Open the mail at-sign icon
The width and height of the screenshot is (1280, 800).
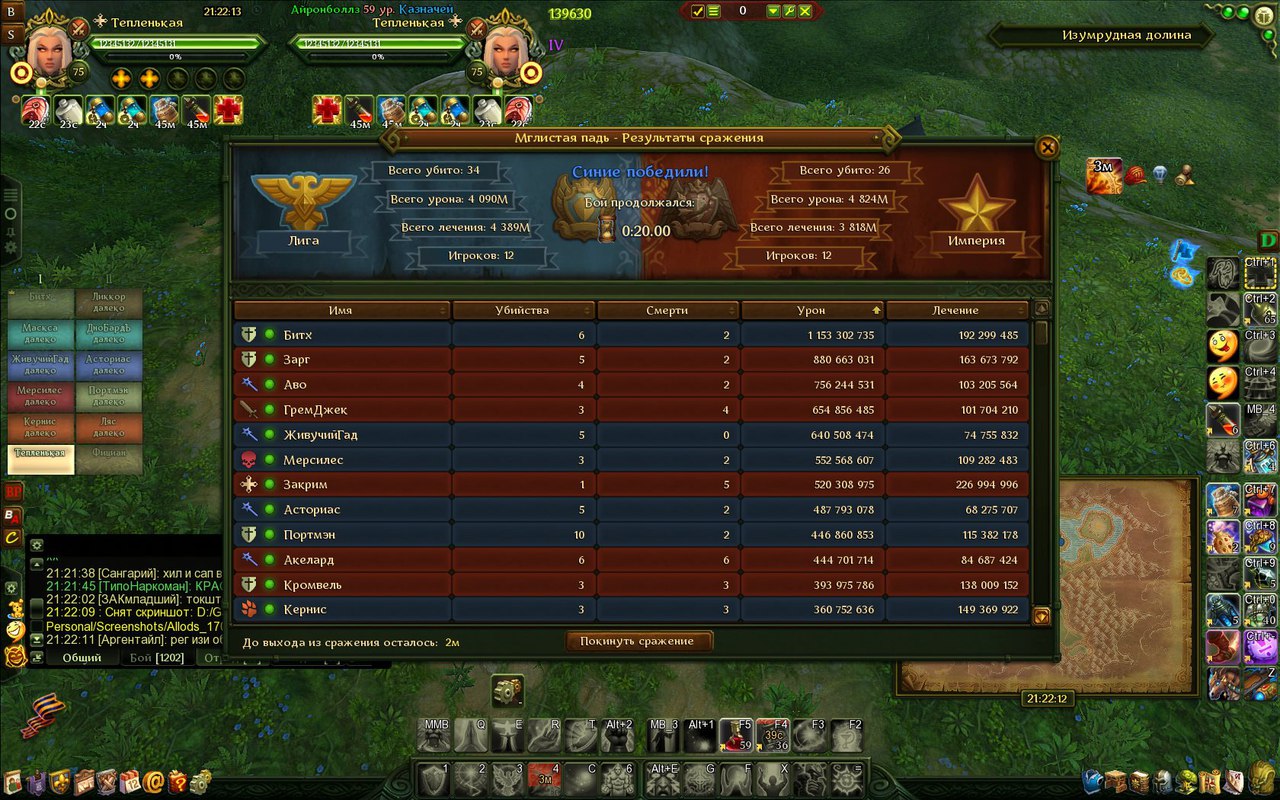(x=154, y=781)
